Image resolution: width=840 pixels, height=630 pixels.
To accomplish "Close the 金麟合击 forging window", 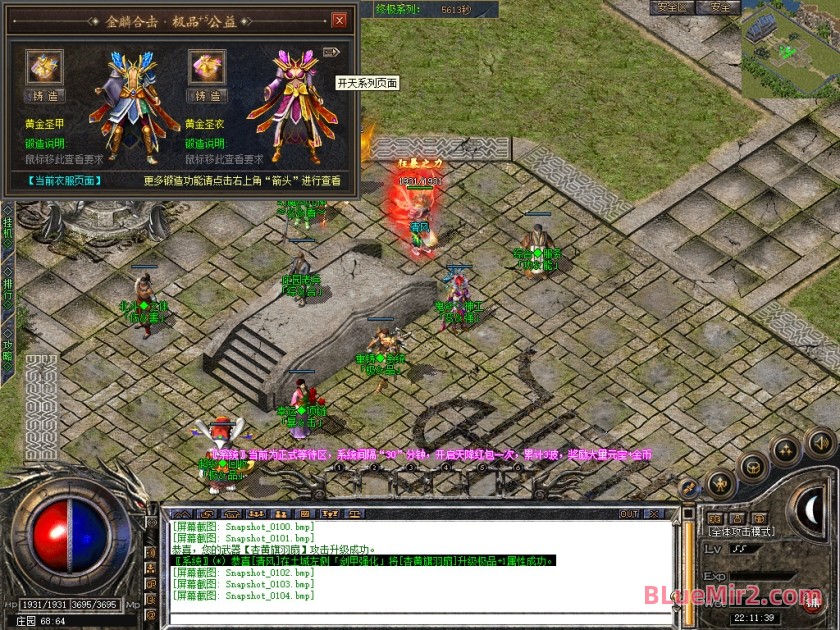I will pyautogui.click(x=339, y=20).
